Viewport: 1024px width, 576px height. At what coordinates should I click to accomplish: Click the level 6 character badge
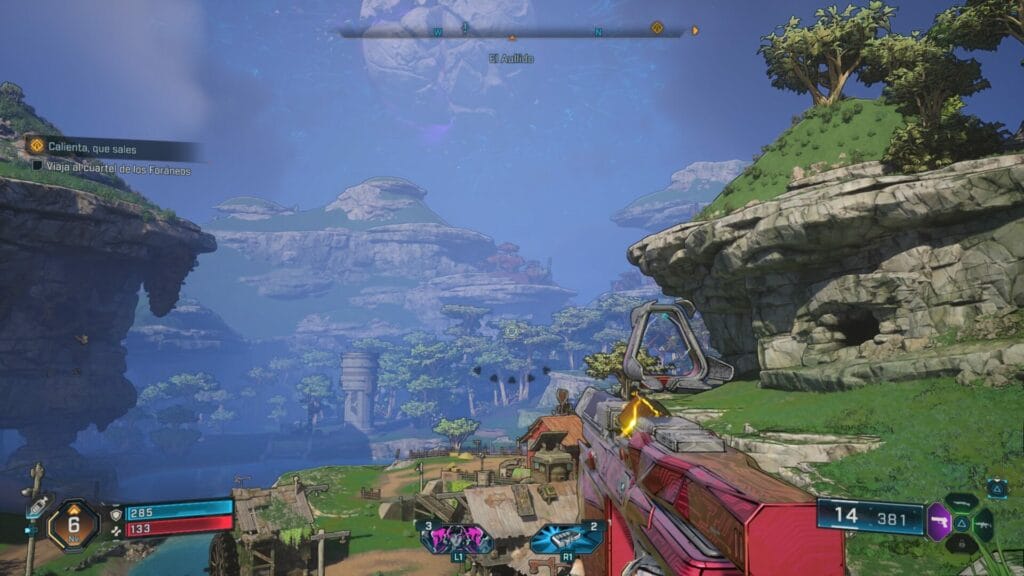coord(73,524)
